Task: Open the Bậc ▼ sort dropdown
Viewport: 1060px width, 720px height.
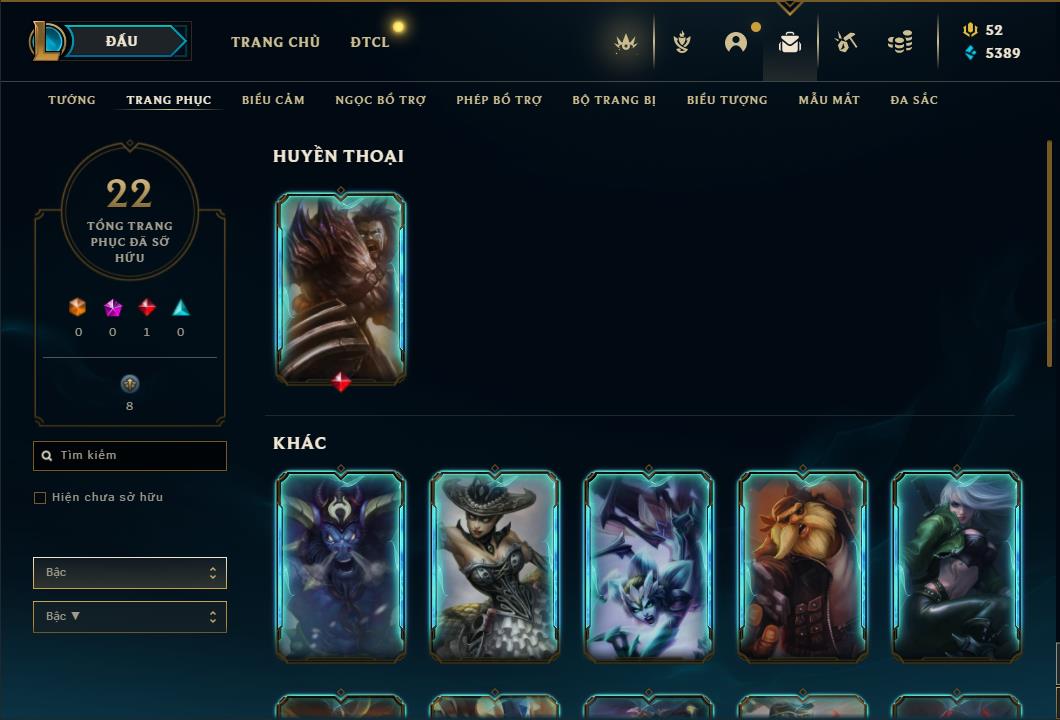Action: click(x=130, y=617)
